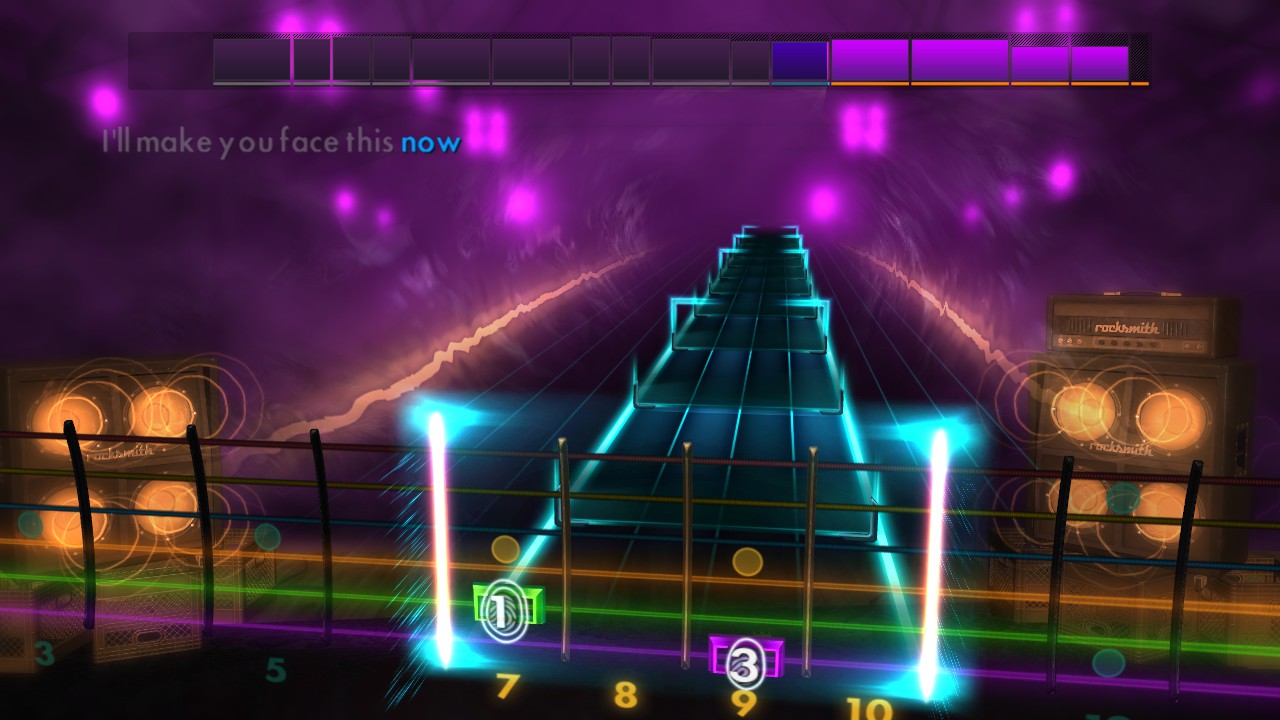
Task: Click the lyric text I'll make you face this
Action: 250,142
